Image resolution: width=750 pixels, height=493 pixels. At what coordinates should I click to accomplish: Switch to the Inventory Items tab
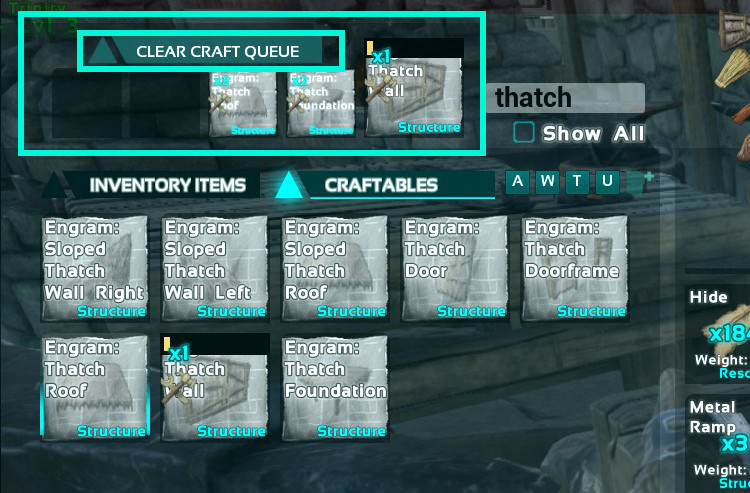pos(167,185)
